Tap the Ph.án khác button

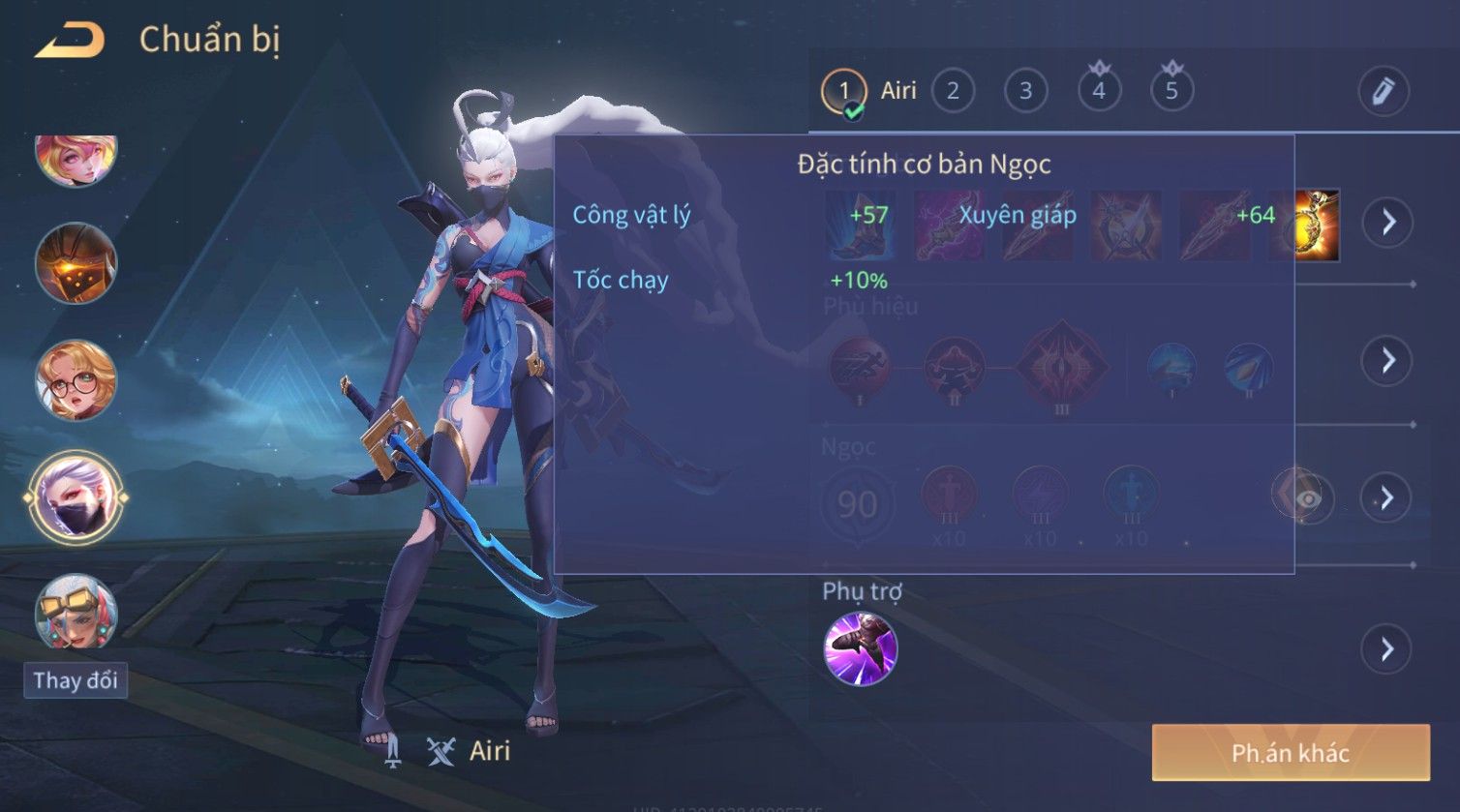pos(1290,753)
